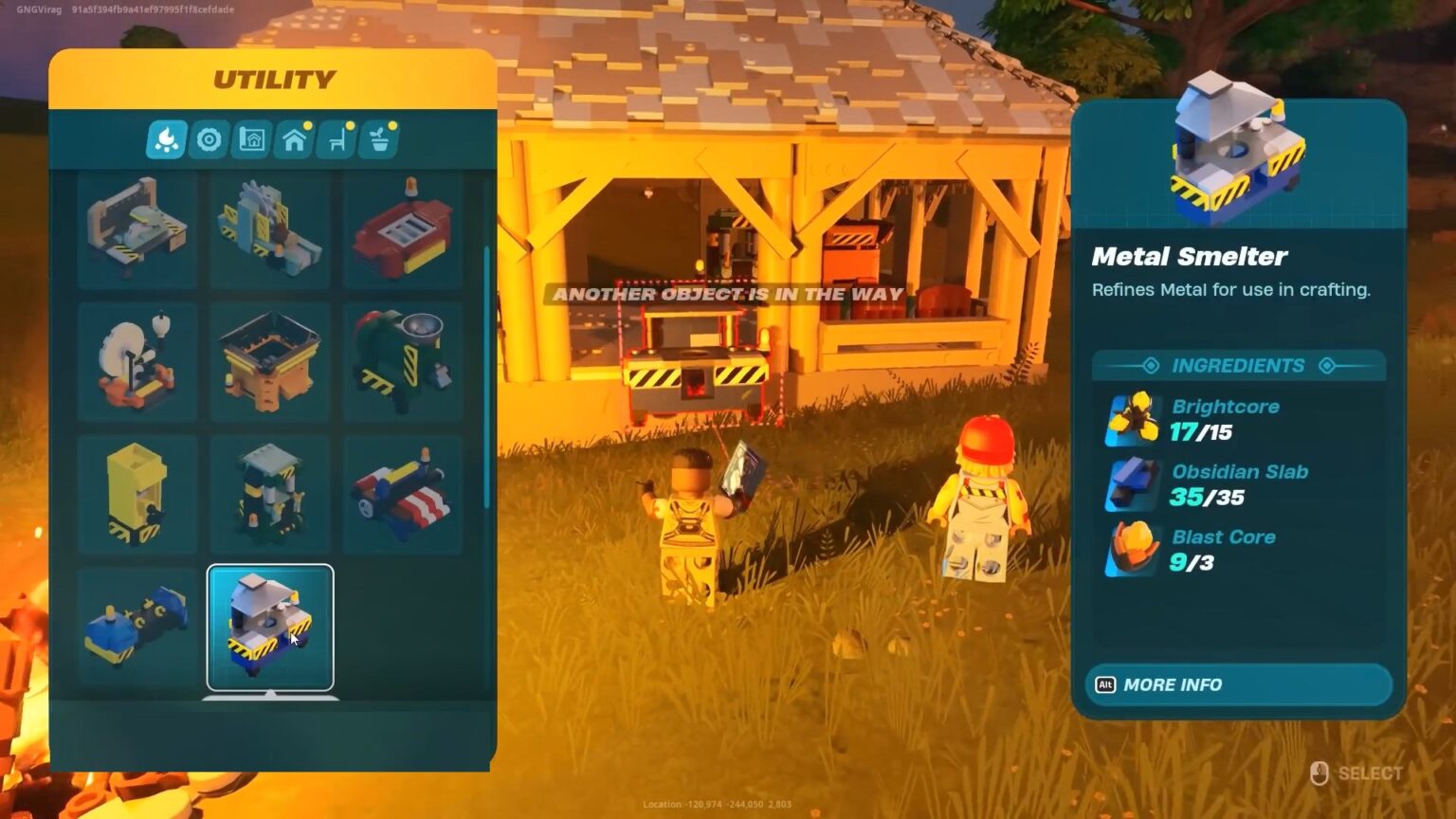The image size is (1456, 819).
Task: Select the campfire crafting category icon
Action: pos(166,138)
